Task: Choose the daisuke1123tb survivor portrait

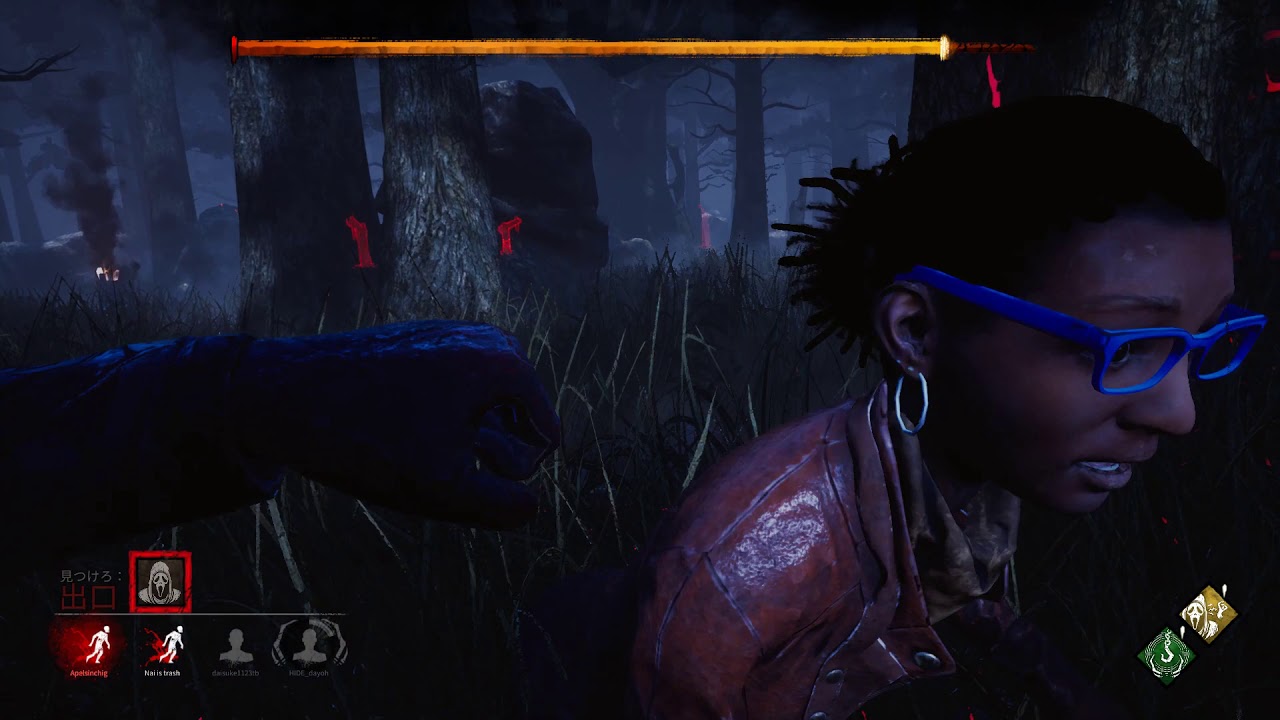Action: click(236, 647)
